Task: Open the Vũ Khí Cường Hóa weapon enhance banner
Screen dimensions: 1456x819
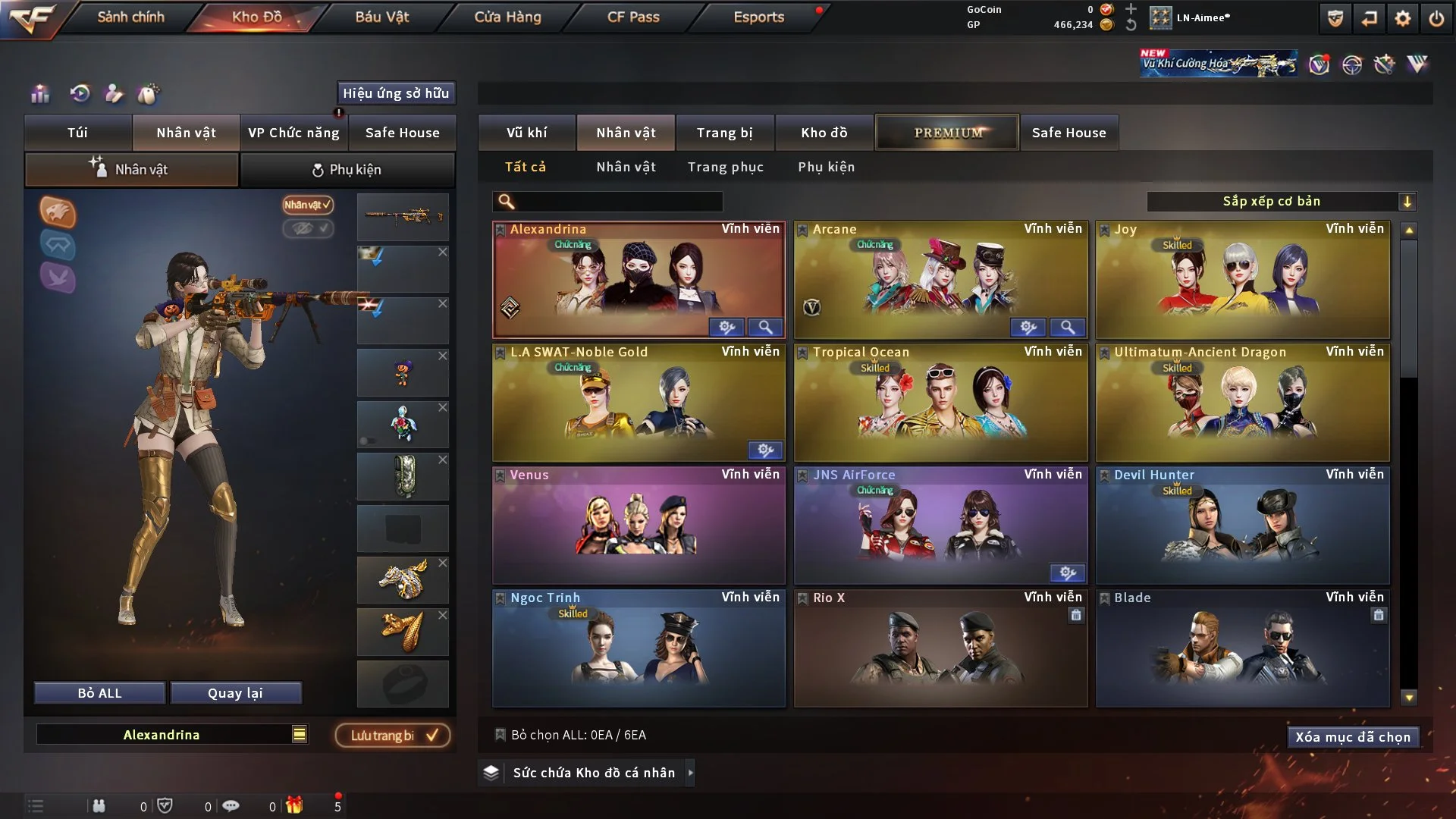Action: [1219, 62]
